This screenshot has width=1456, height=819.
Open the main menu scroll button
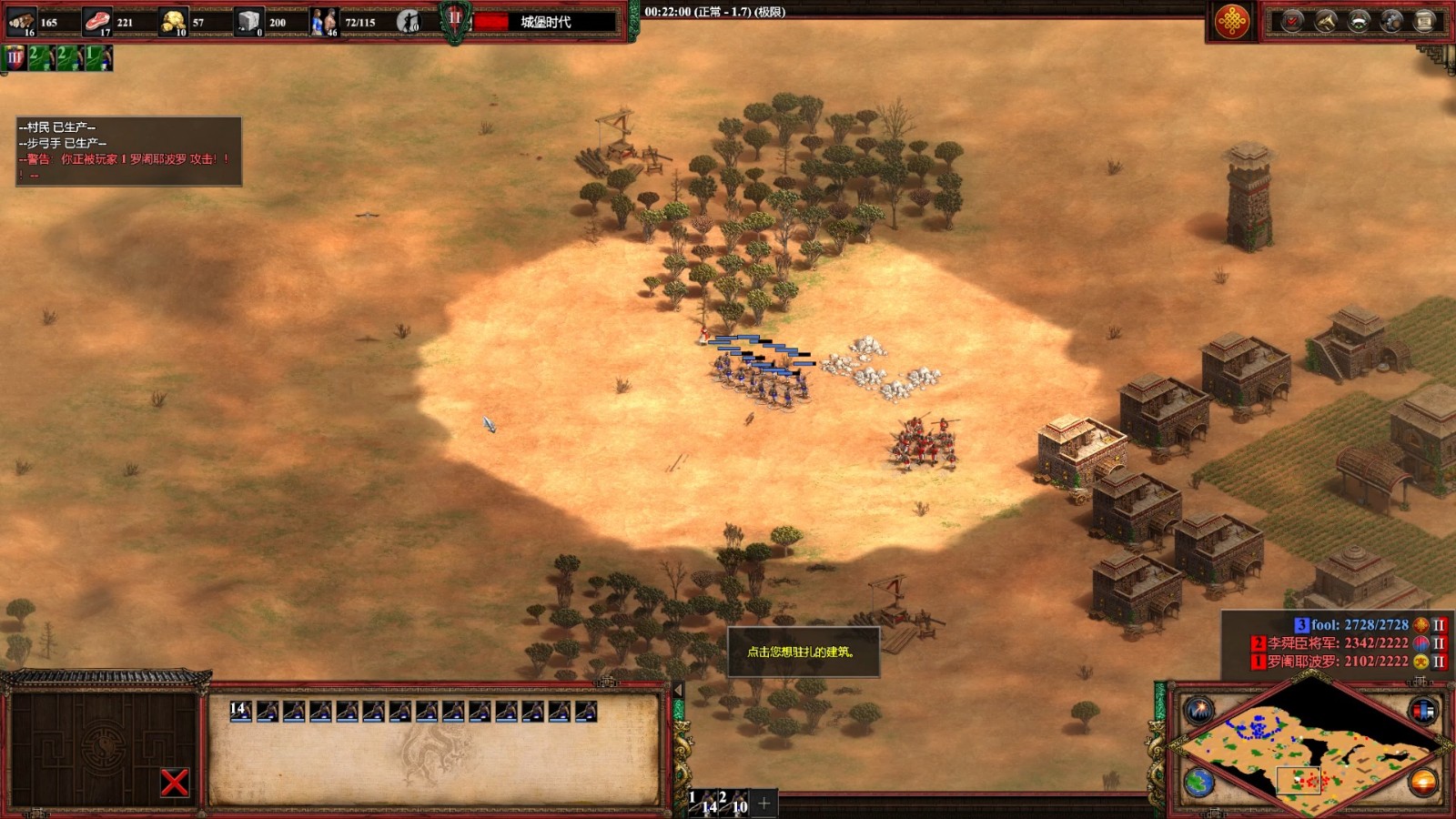[x=1424, y=21]
